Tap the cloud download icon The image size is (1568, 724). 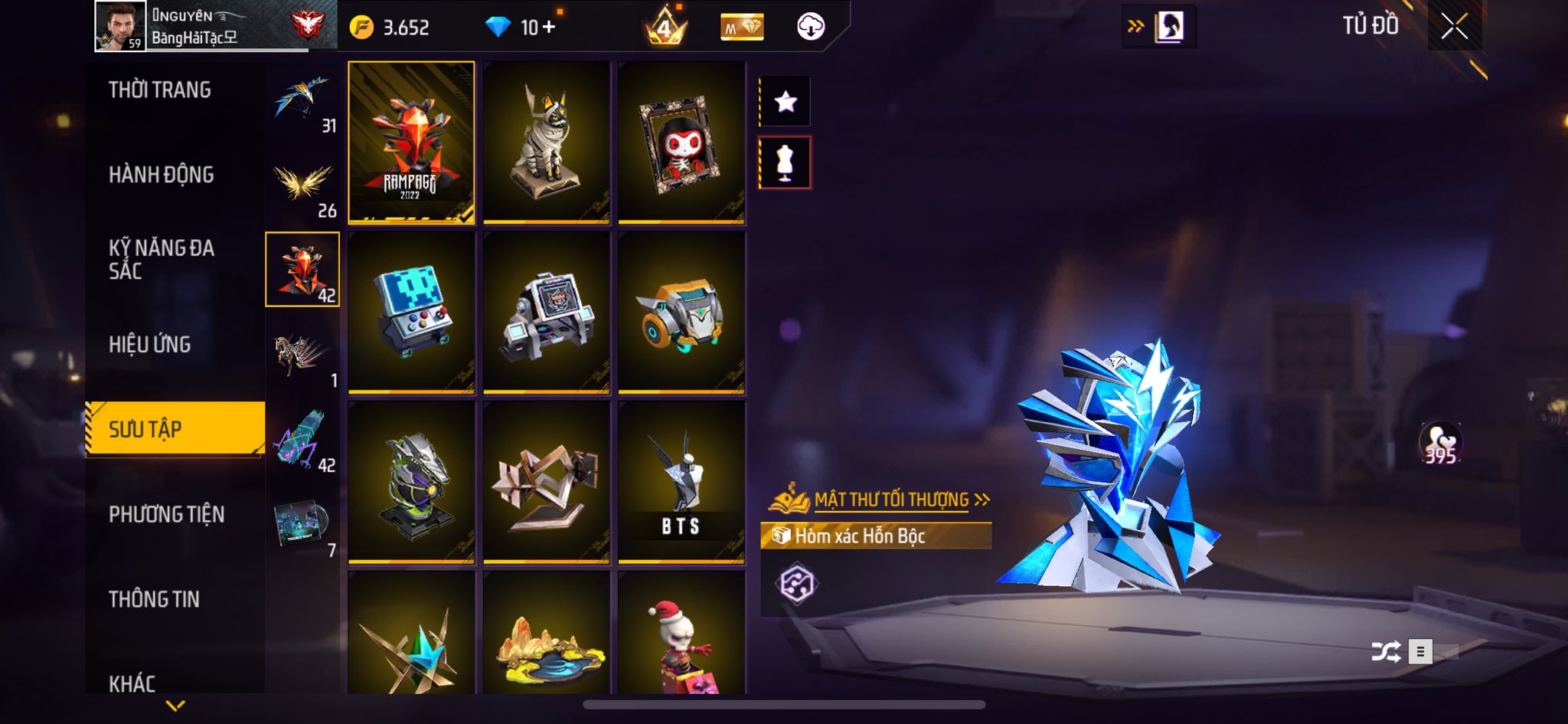point(810,28)
